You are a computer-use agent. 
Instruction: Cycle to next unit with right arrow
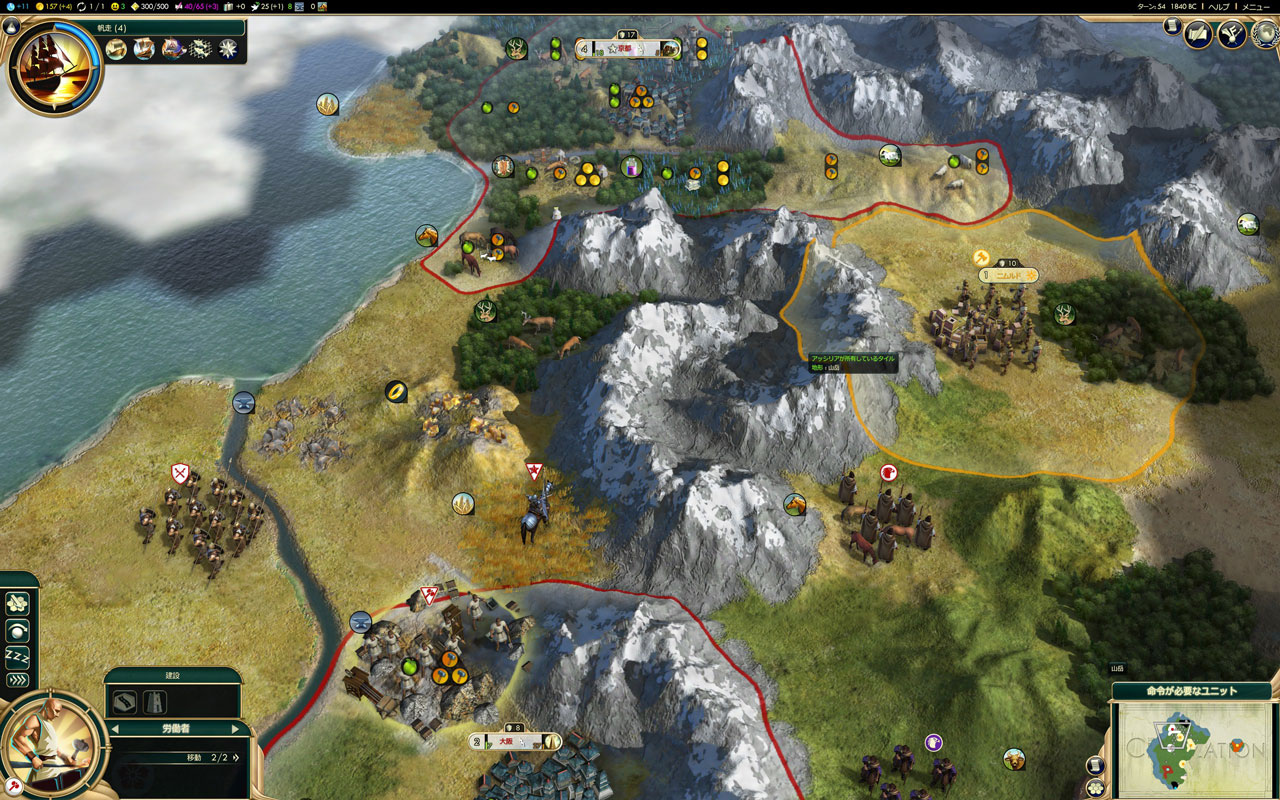click(236, 729)
